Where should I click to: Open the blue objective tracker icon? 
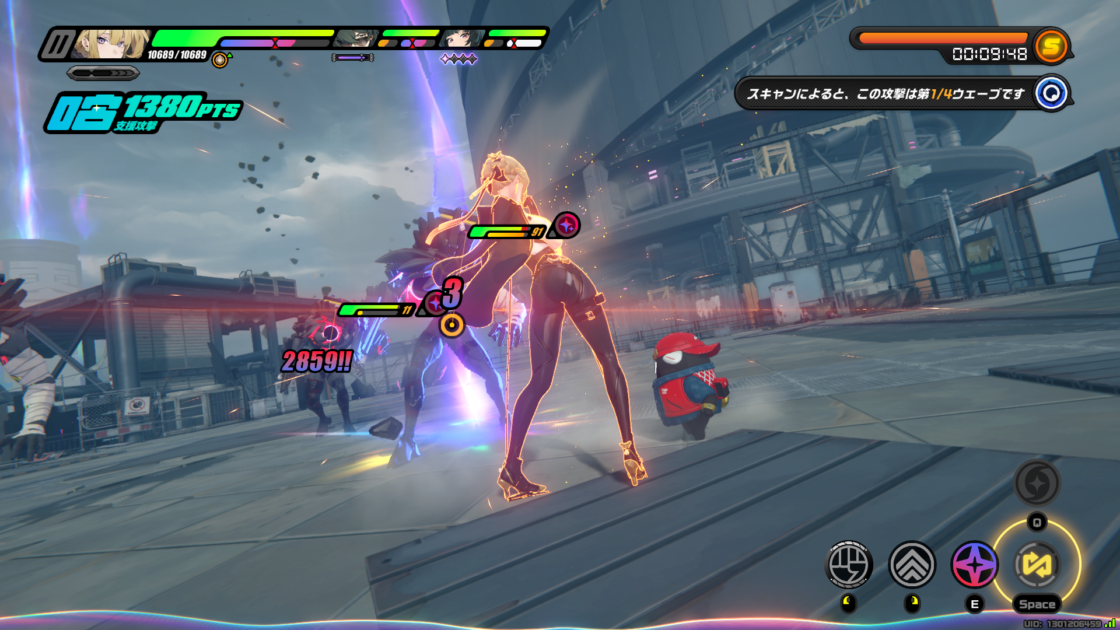click(x=1052, y=94)
